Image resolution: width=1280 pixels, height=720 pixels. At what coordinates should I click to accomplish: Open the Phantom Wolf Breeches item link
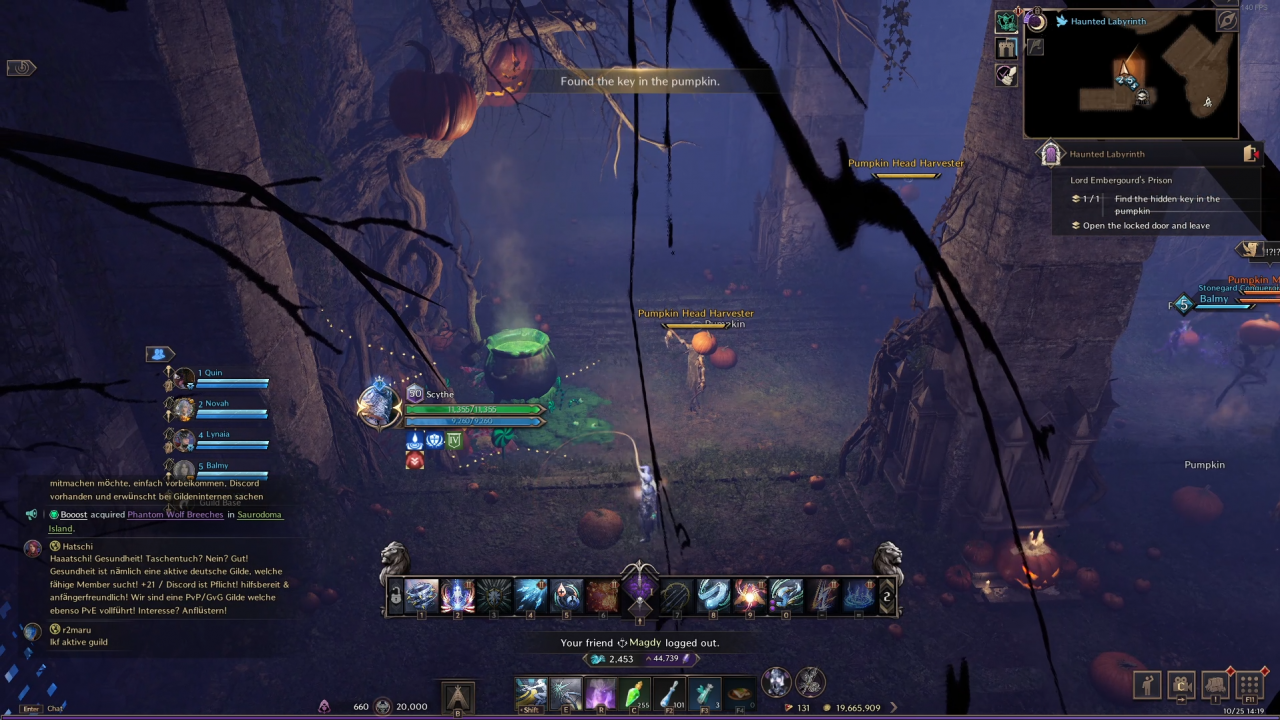coord(175,514)
